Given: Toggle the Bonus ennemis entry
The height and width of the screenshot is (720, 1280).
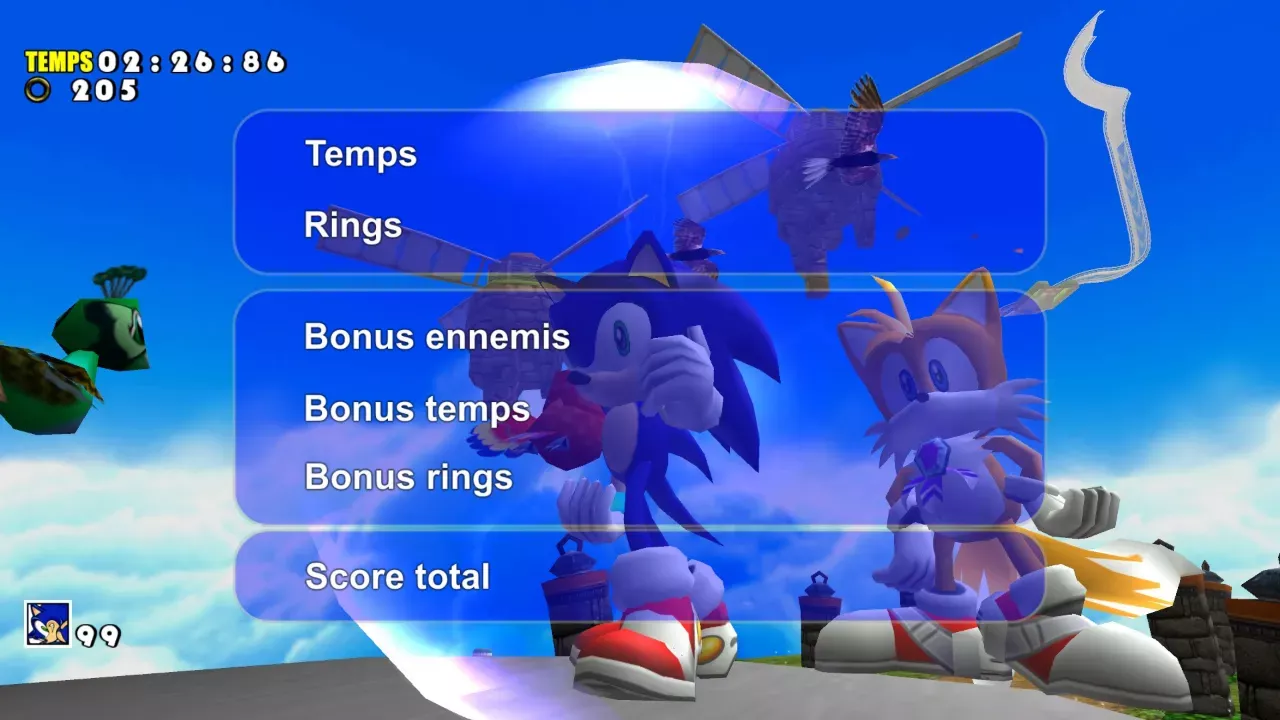Looking at the screenshot, I should (x=436, y=338).
